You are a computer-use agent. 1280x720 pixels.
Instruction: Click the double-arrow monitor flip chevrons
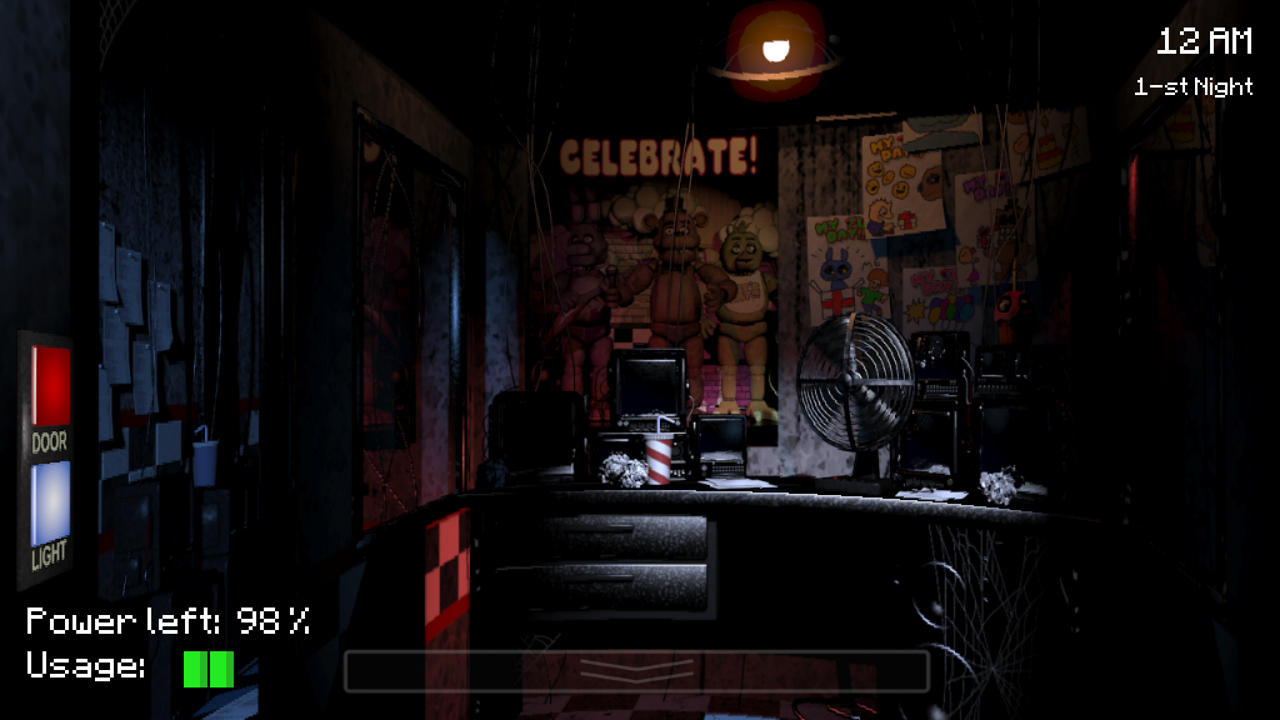coord(637,670)
